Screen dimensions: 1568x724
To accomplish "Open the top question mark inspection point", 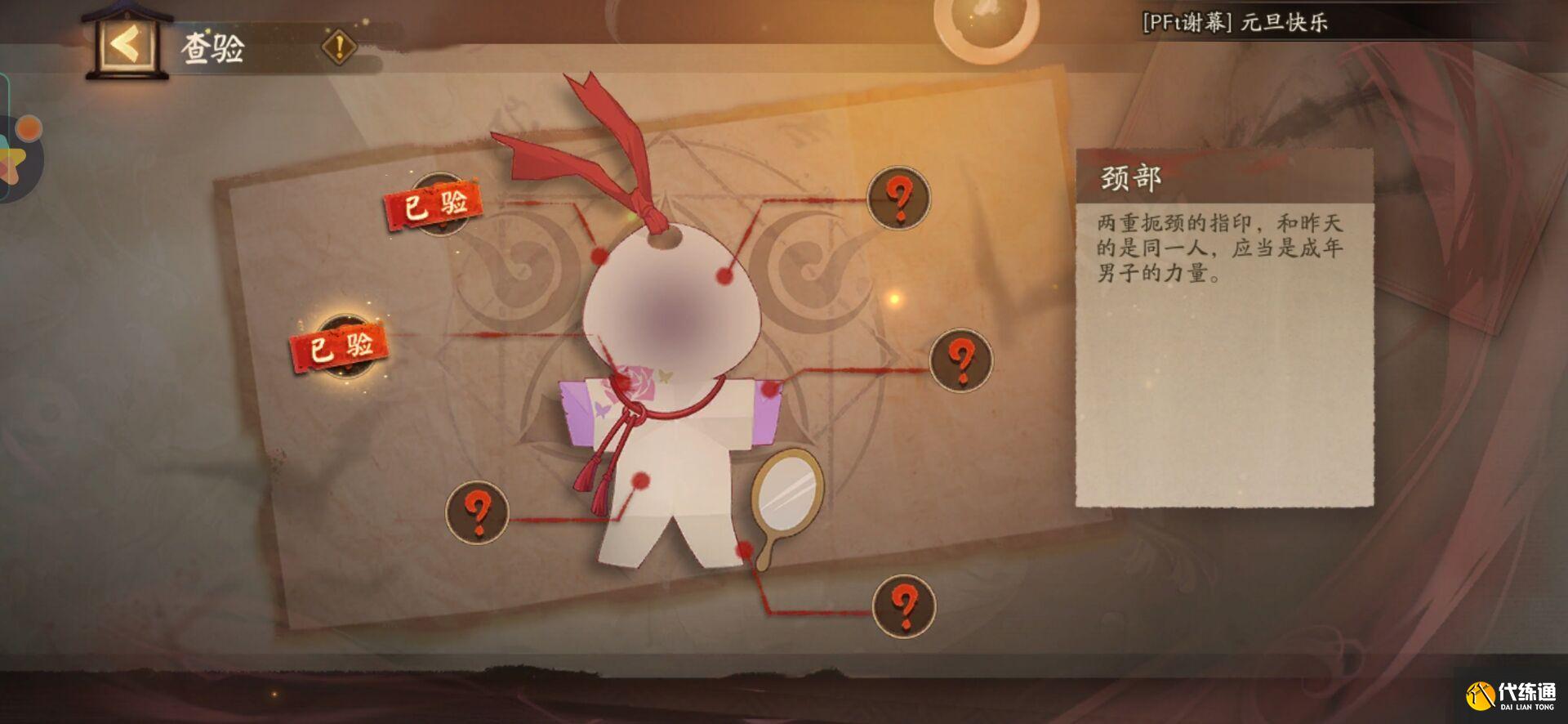I will 898,199.
